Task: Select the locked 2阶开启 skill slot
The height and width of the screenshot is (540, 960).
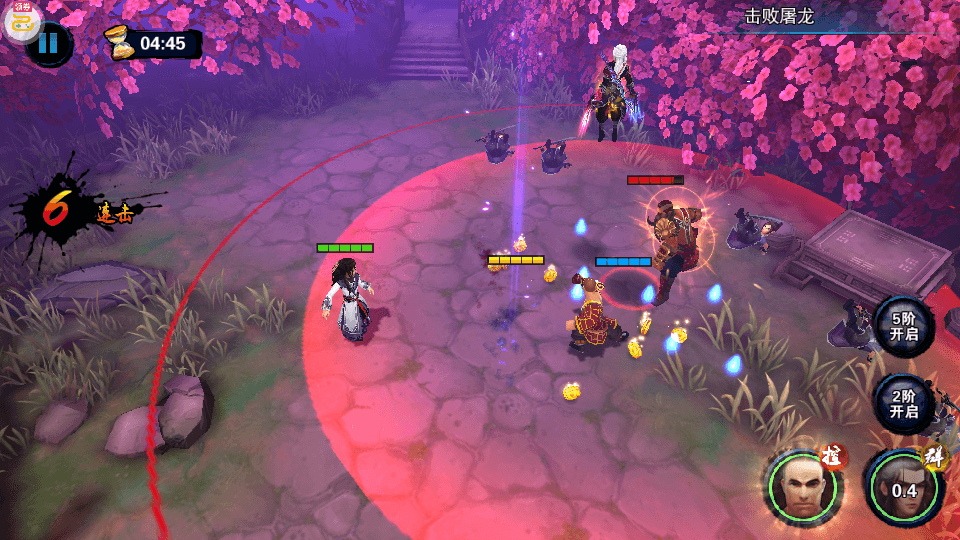Action: [x=903, y=403]
